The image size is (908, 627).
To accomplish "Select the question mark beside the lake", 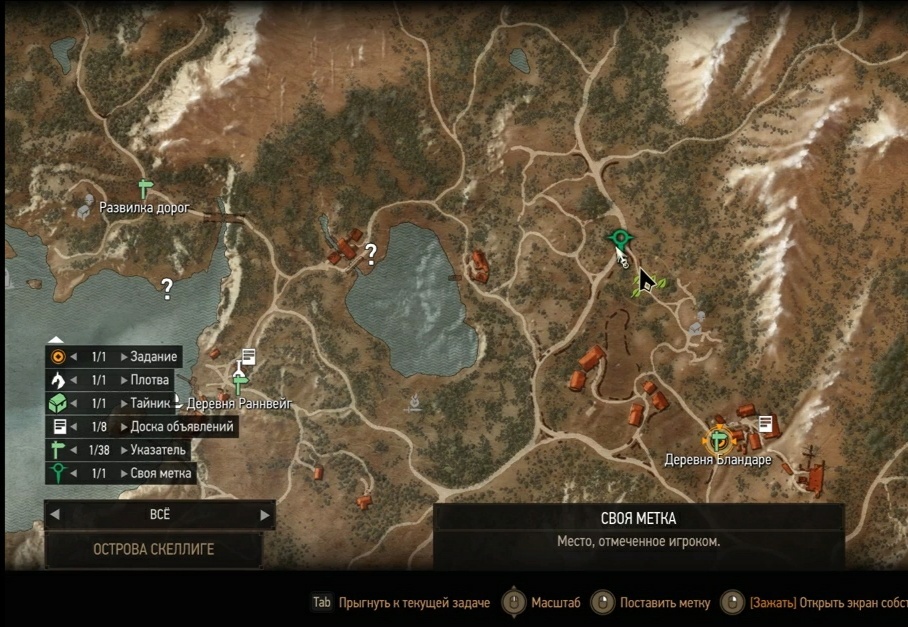I will pyautogui.click(x=371, y=254).
